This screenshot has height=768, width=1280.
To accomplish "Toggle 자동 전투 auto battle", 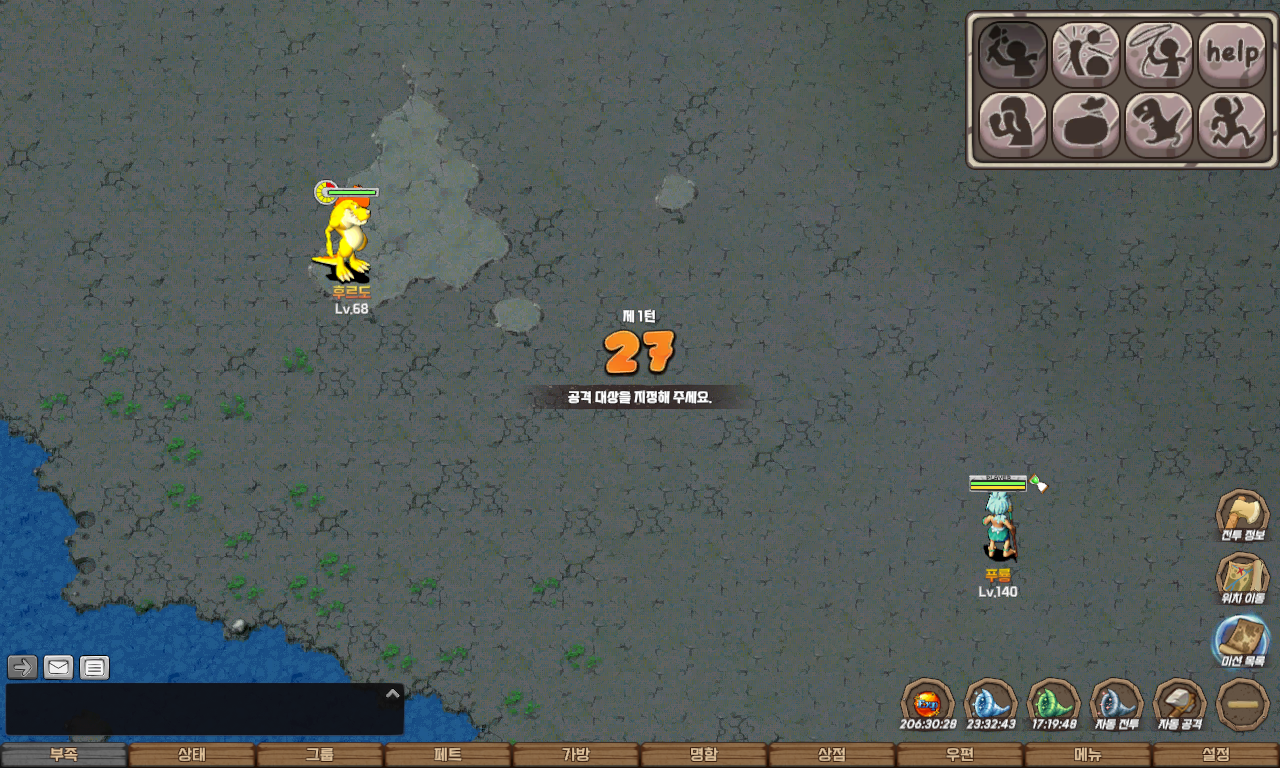I will tap(1117, 704).
